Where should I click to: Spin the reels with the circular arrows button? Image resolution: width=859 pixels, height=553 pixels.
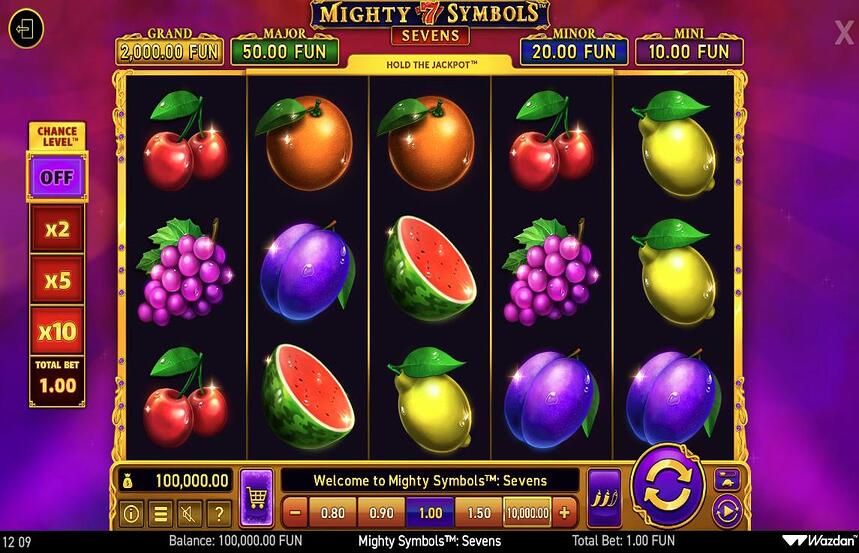point(666,486)
